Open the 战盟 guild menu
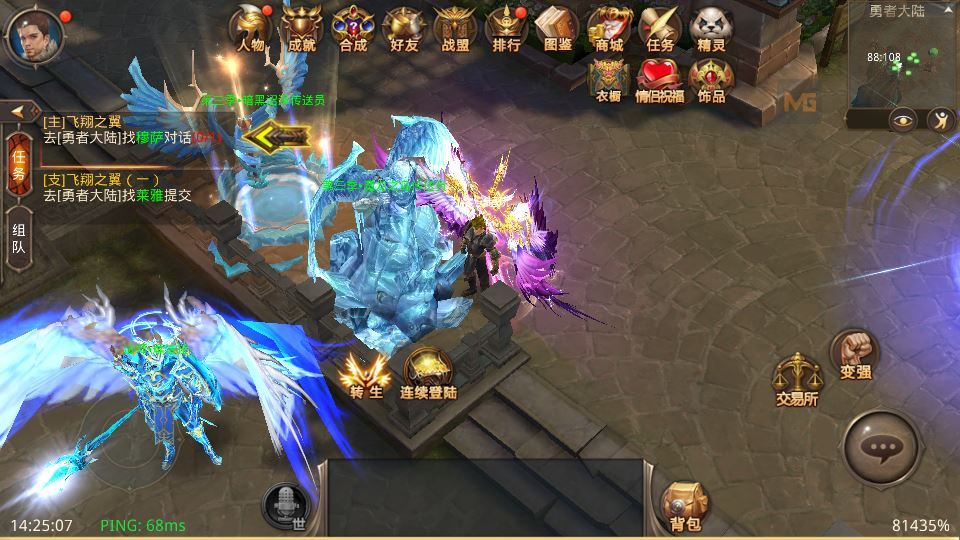The height and width of the screenshot is (540, 960). [x=455, y=28]
